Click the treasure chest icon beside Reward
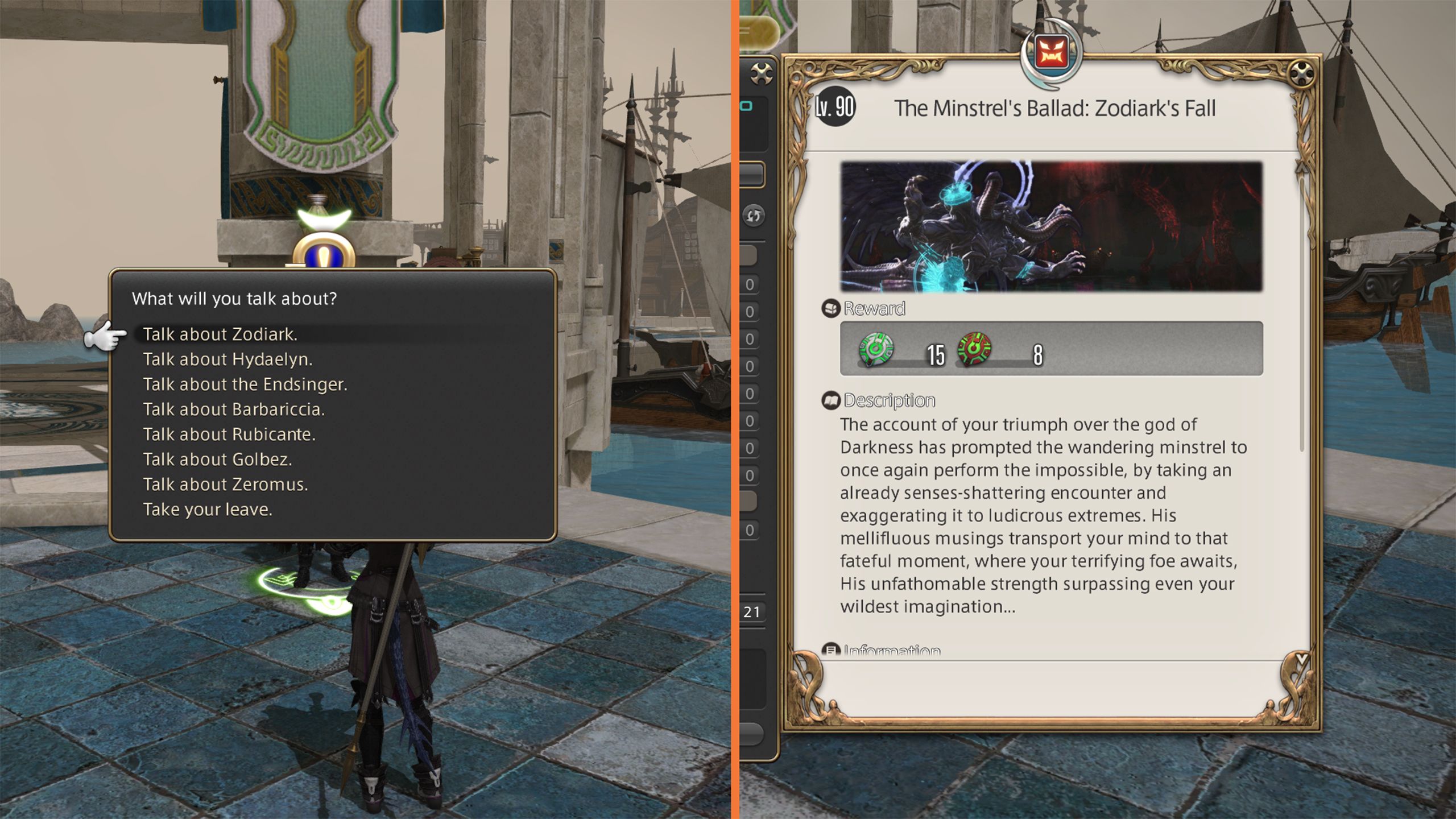The width and height of the screenshot is (1456, 819). tap(830, 310)
